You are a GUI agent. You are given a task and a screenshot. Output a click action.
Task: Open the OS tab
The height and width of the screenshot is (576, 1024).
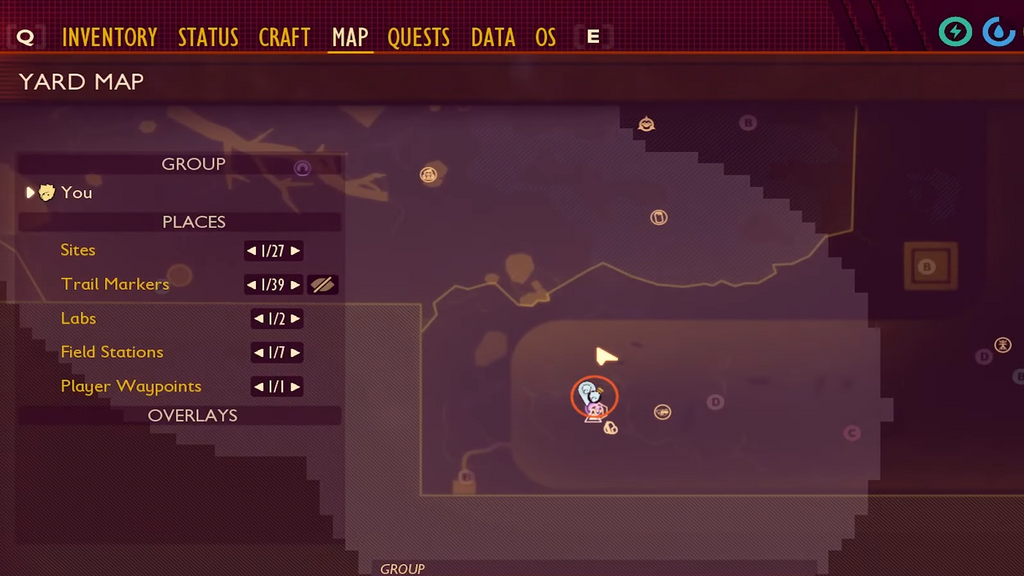(545, 38)
